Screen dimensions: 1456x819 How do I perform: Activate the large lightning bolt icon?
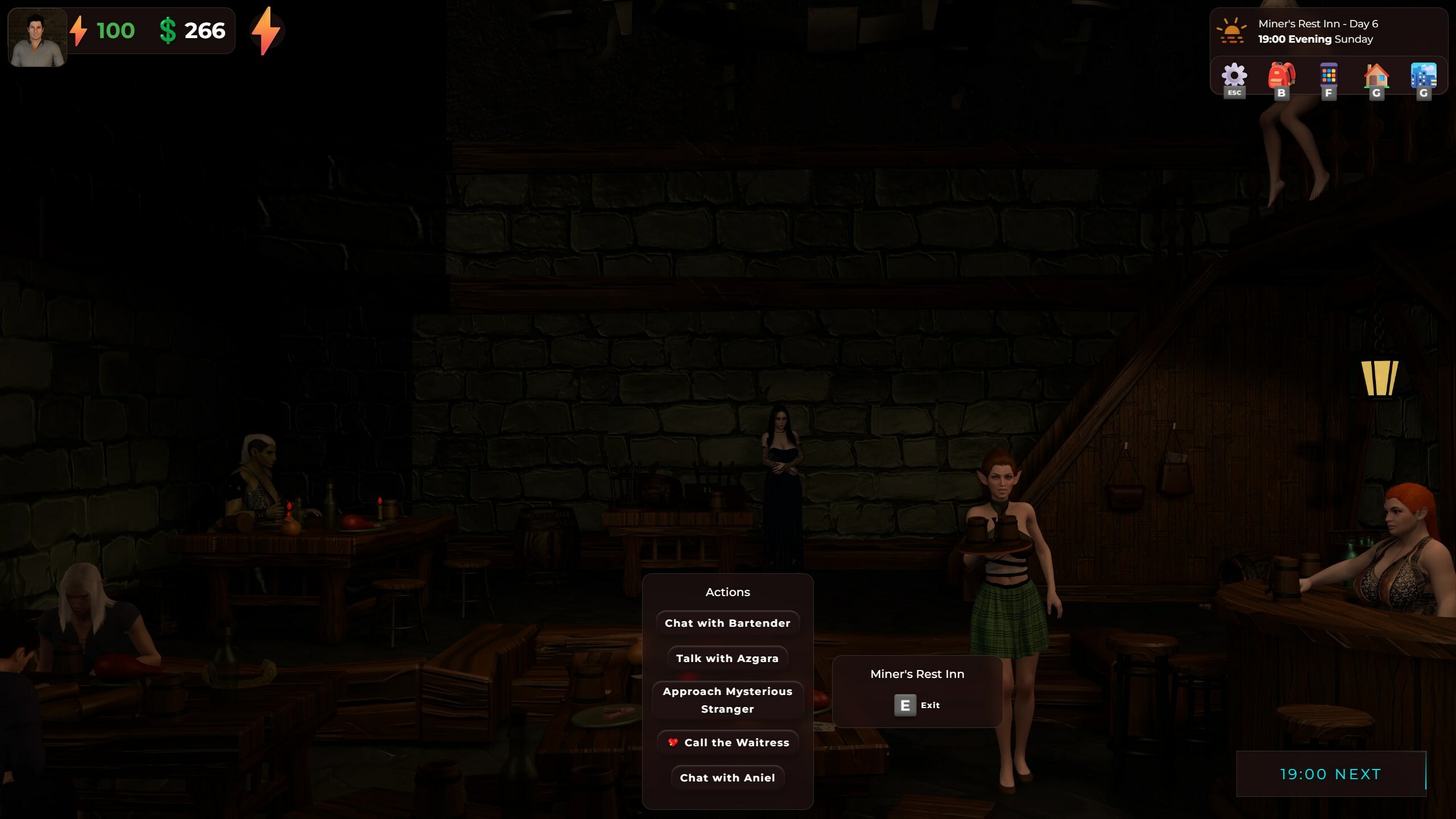266,31
